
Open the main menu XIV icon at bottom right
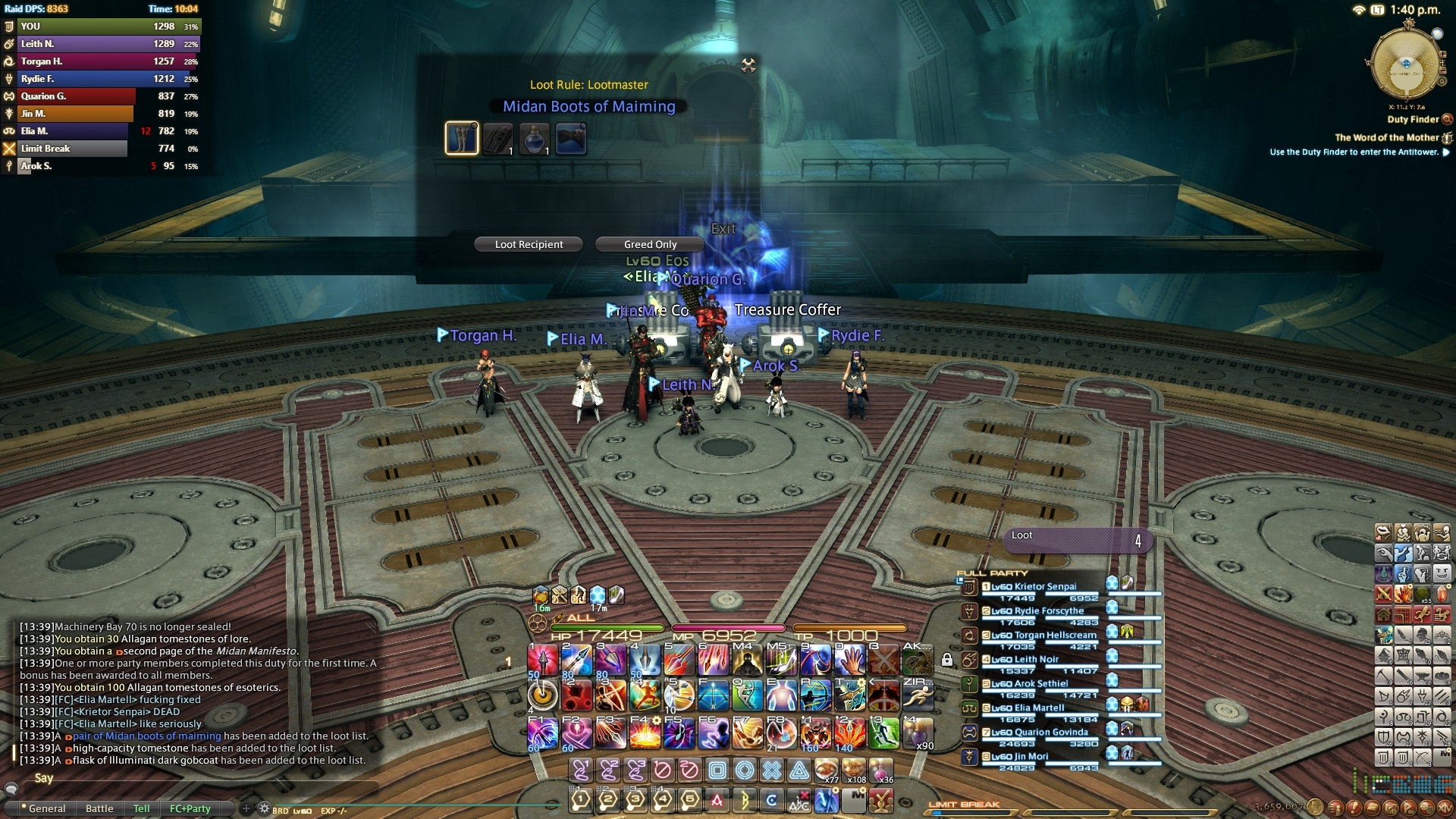point(1446,808)
